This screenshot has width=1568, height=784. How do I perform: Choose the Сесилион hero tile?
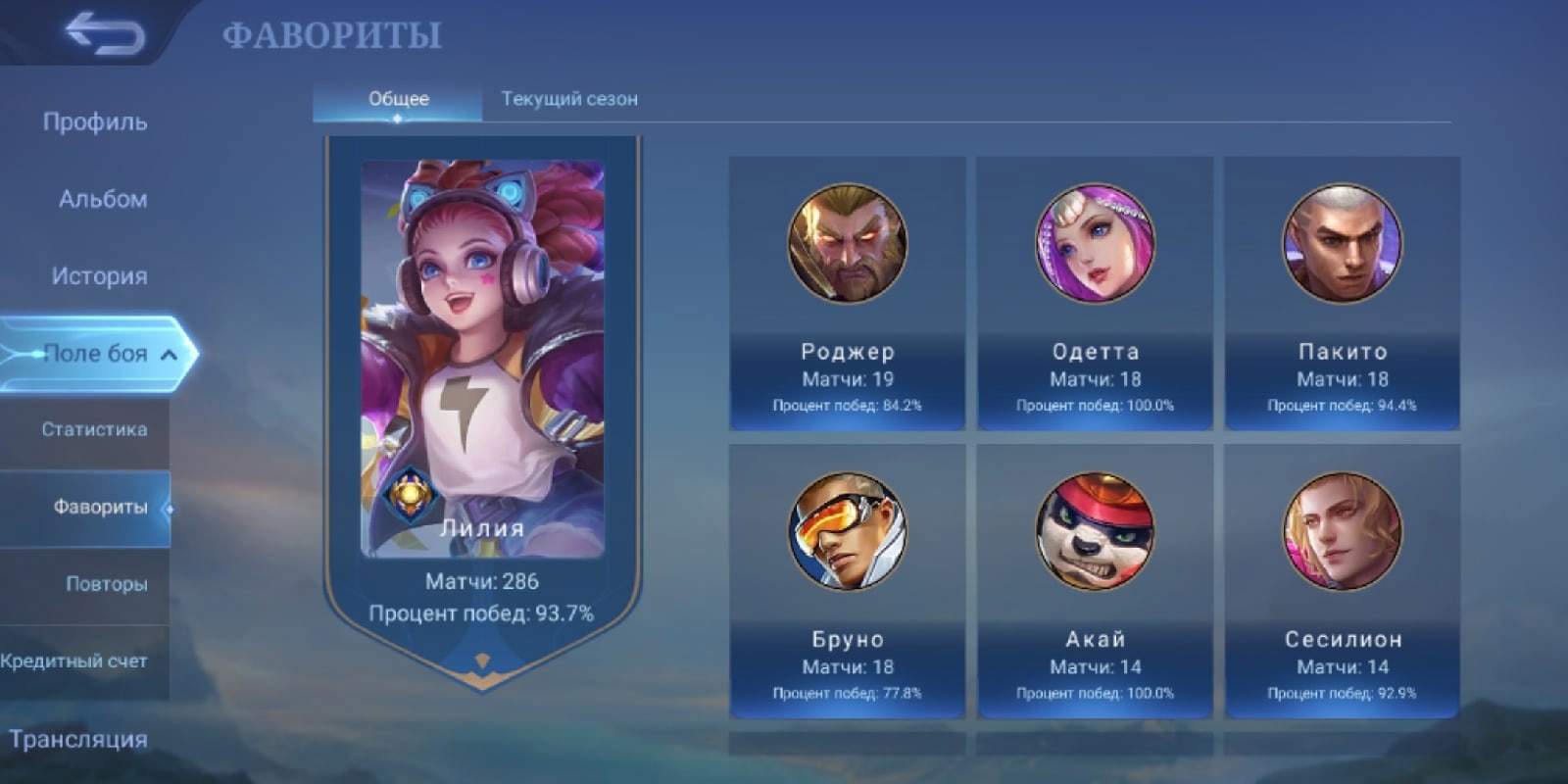click(x=1342, y=581)
